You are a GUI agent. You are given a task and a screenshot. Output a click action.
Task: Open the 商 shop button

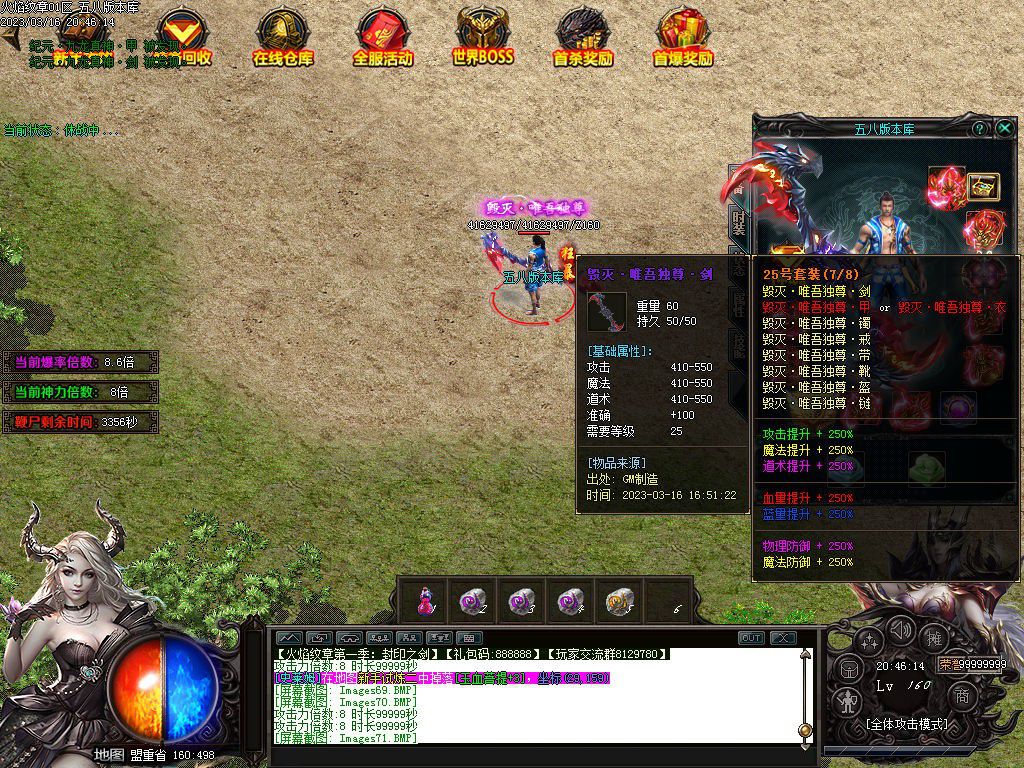(962, 696)
